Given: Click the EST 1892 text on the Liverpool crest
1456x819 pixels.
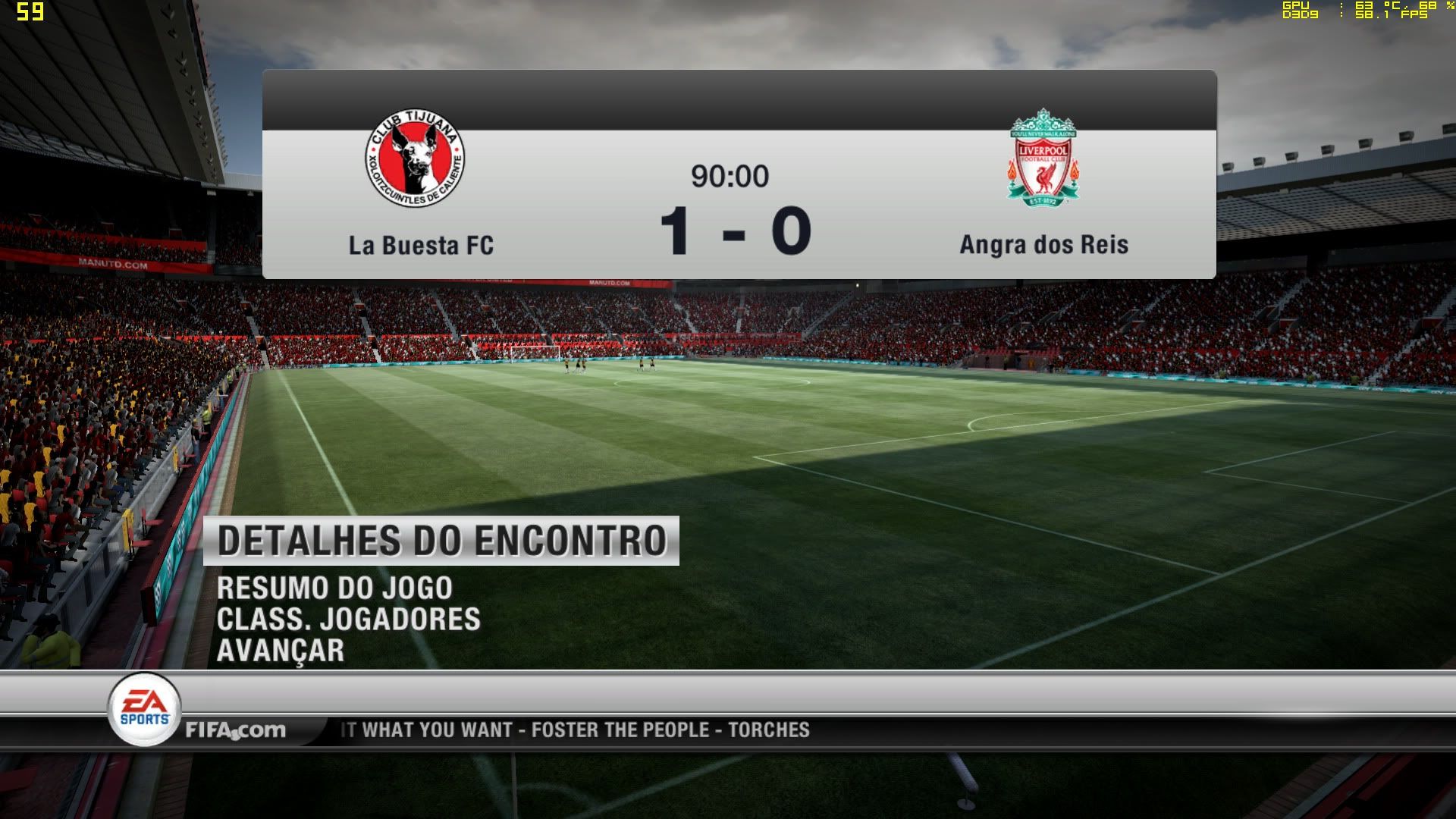Looking at the screenshot, I should coord(1045,202).
